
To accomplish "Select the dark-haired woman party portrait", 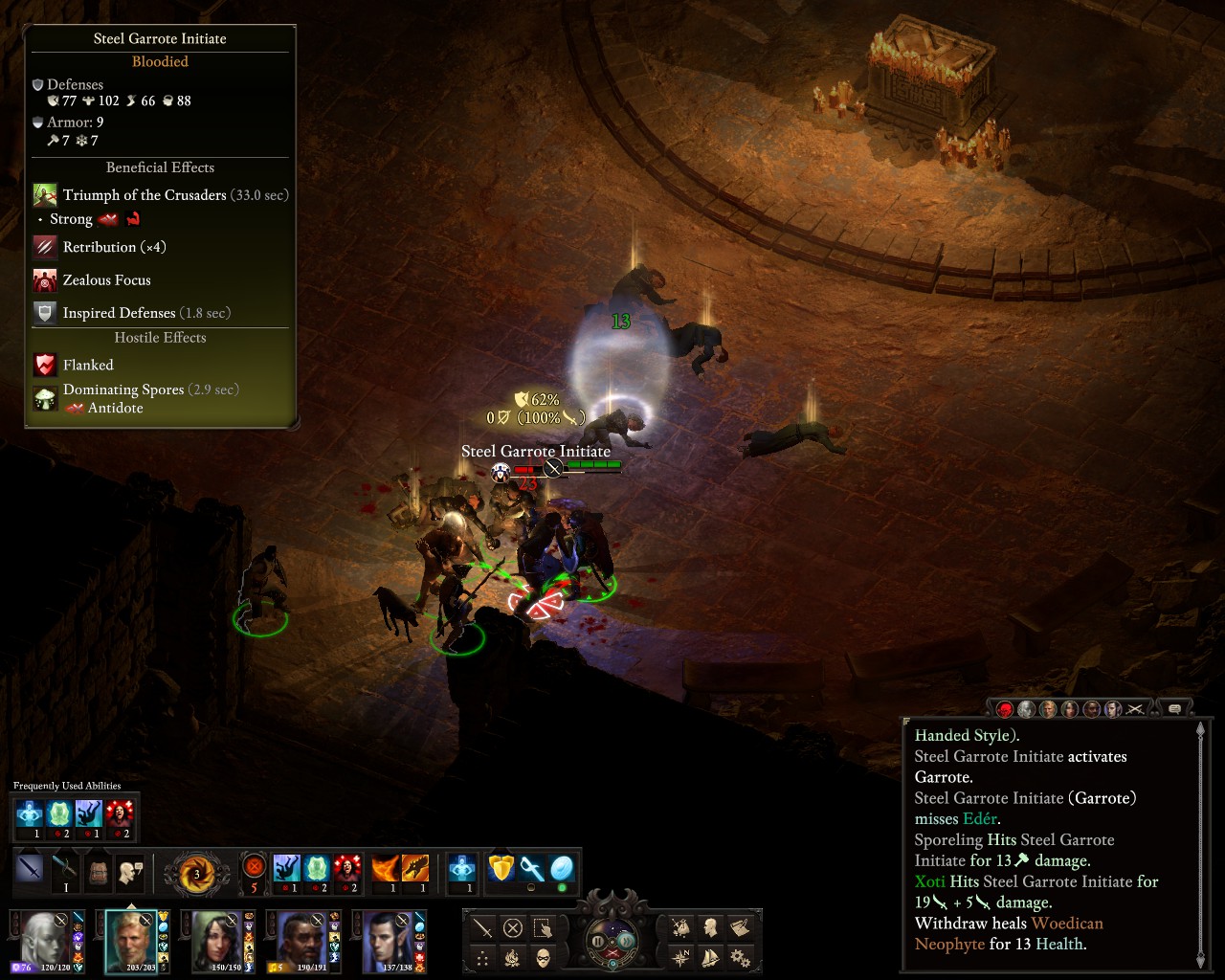I will (216, 938).
